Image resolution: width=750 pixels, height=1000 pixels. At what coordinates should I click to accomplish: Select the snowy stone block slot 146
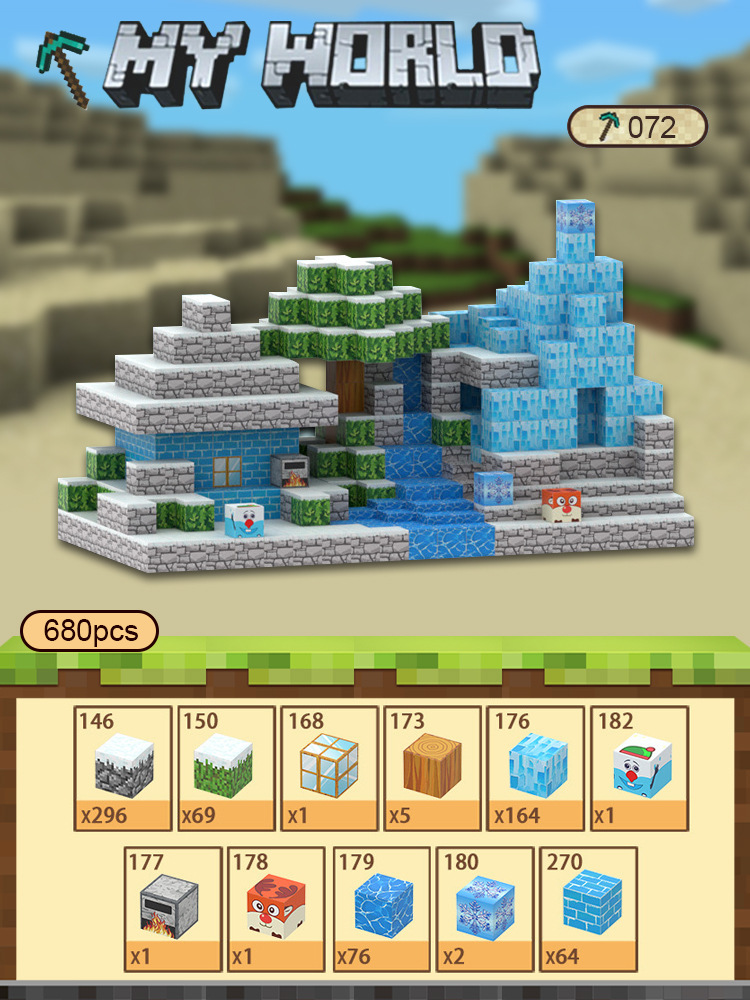[x=124, y=768]
